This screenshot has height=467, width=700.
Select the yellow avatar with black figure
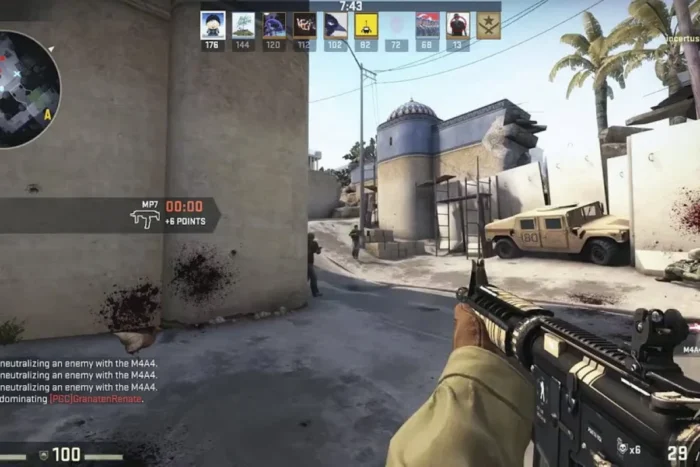point(366,25)
